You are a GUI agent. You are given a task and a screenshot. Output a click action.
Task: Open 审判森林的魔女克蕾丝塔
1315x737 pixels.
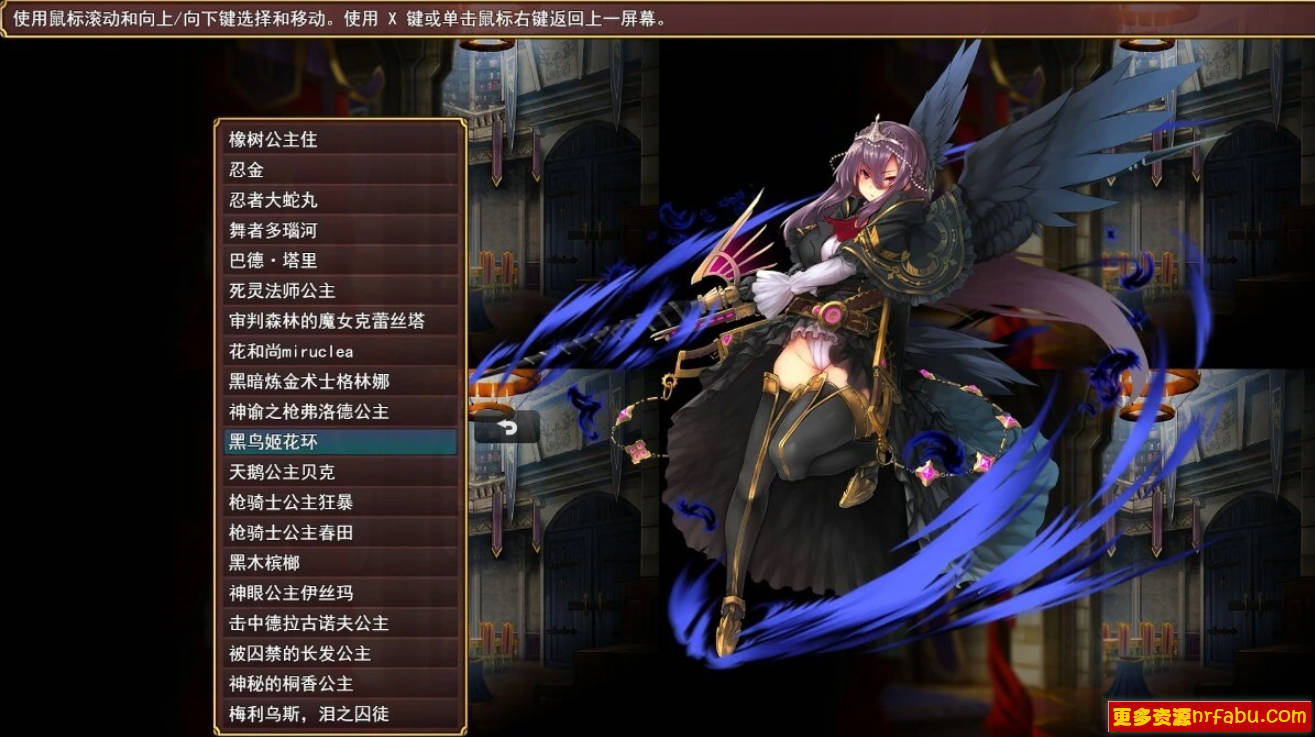tap(320, 321)
